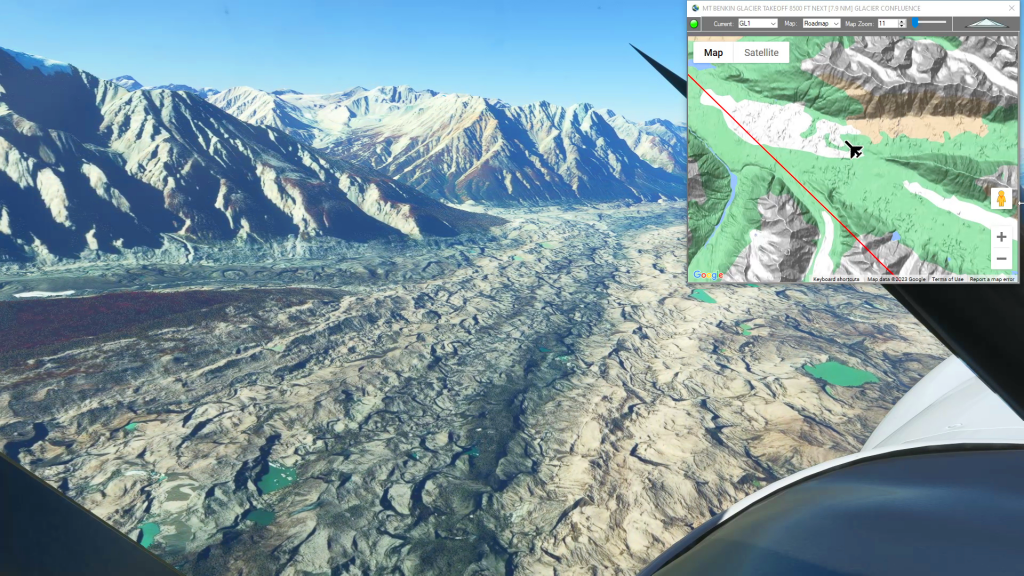Open the map's Terms of Use link
Screen dimensions: 1024x576
(x=947, y=279)
